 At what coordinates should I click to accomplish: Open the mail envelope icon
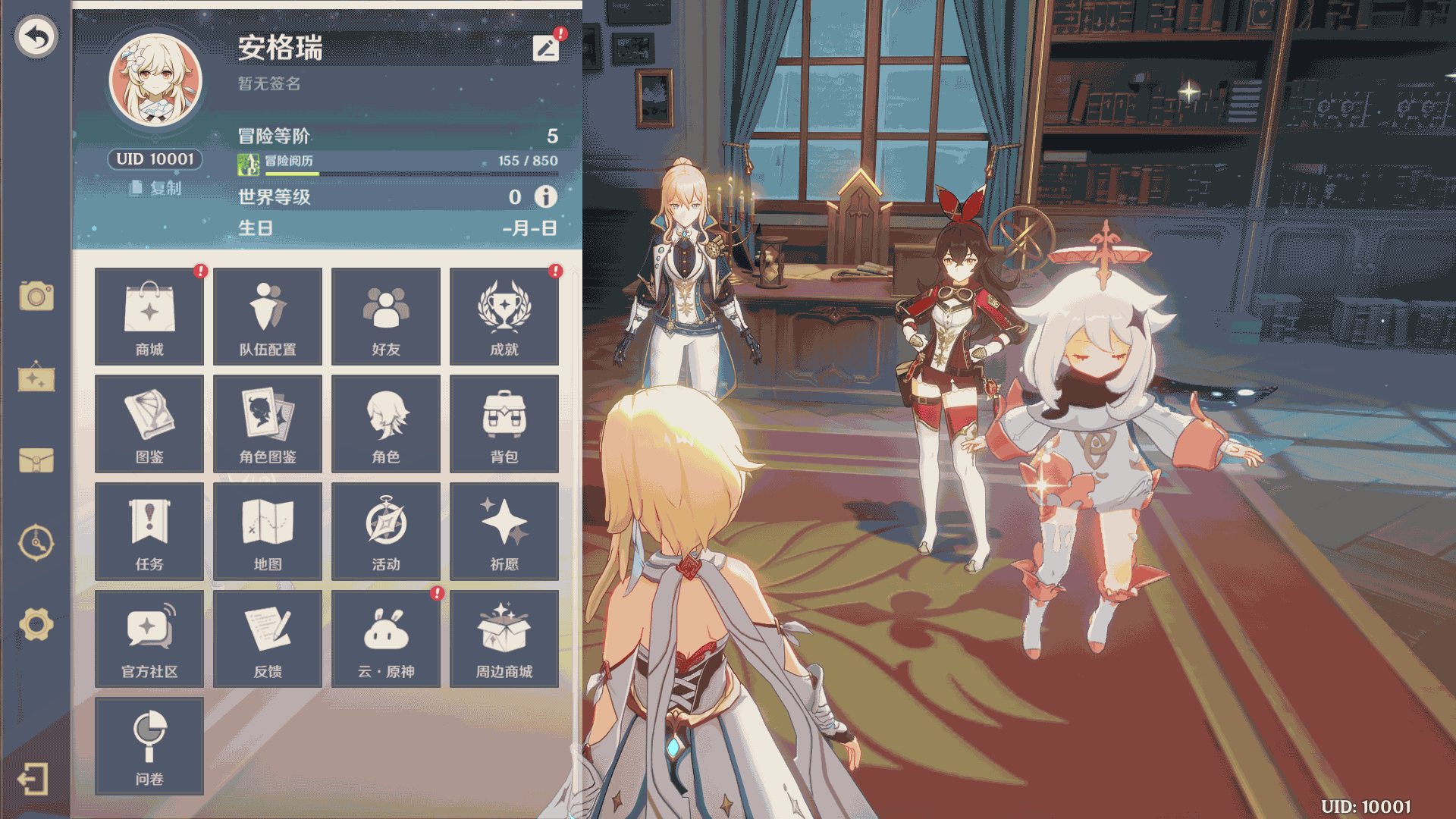[36, 460]
